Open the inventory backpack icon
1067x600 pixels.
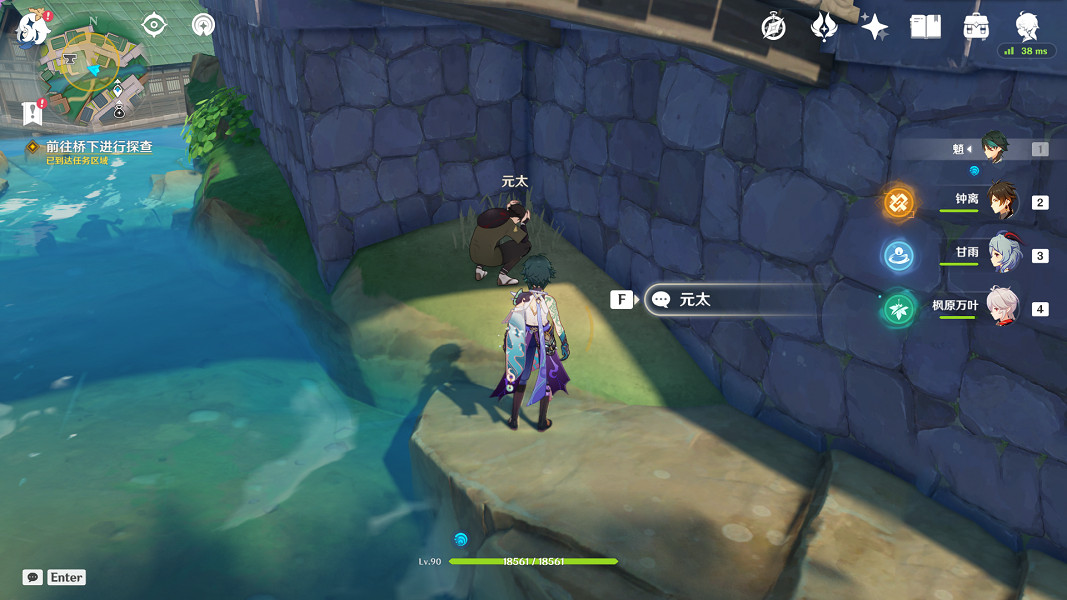click(976, 27)
